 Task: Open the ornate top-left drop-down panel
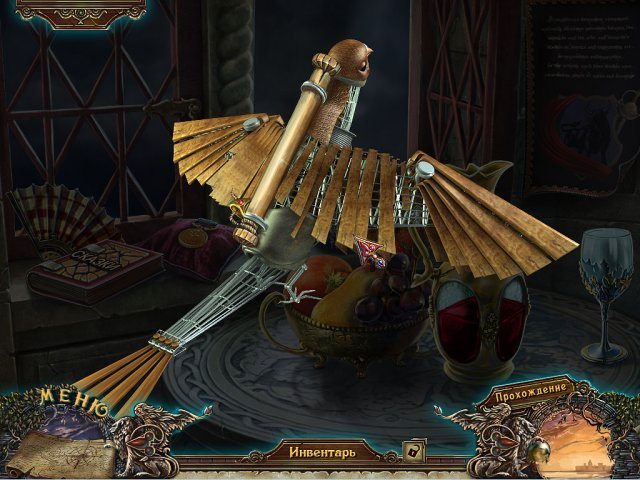[x=81, y=12]
